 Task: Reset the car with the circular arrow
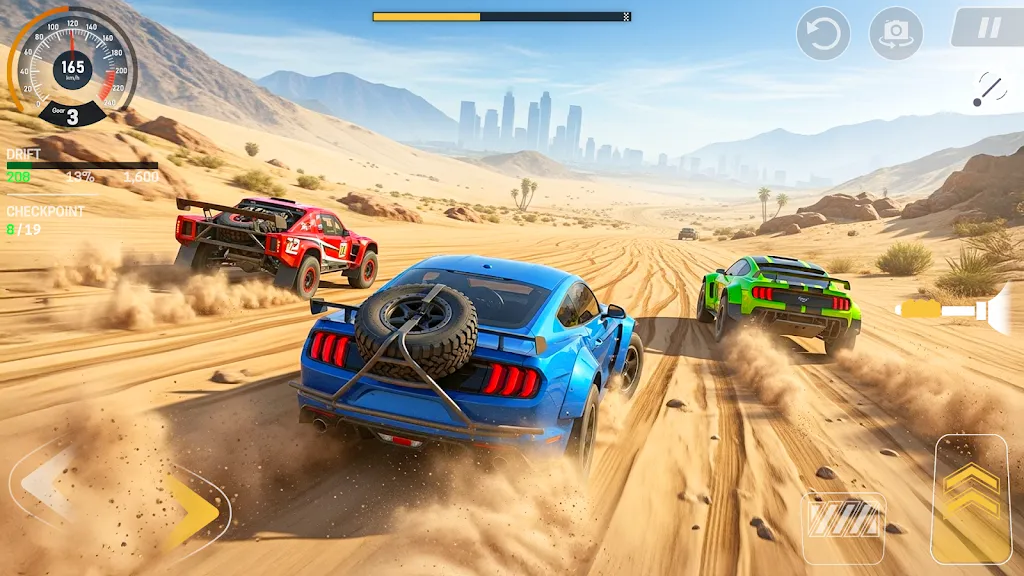823,34
